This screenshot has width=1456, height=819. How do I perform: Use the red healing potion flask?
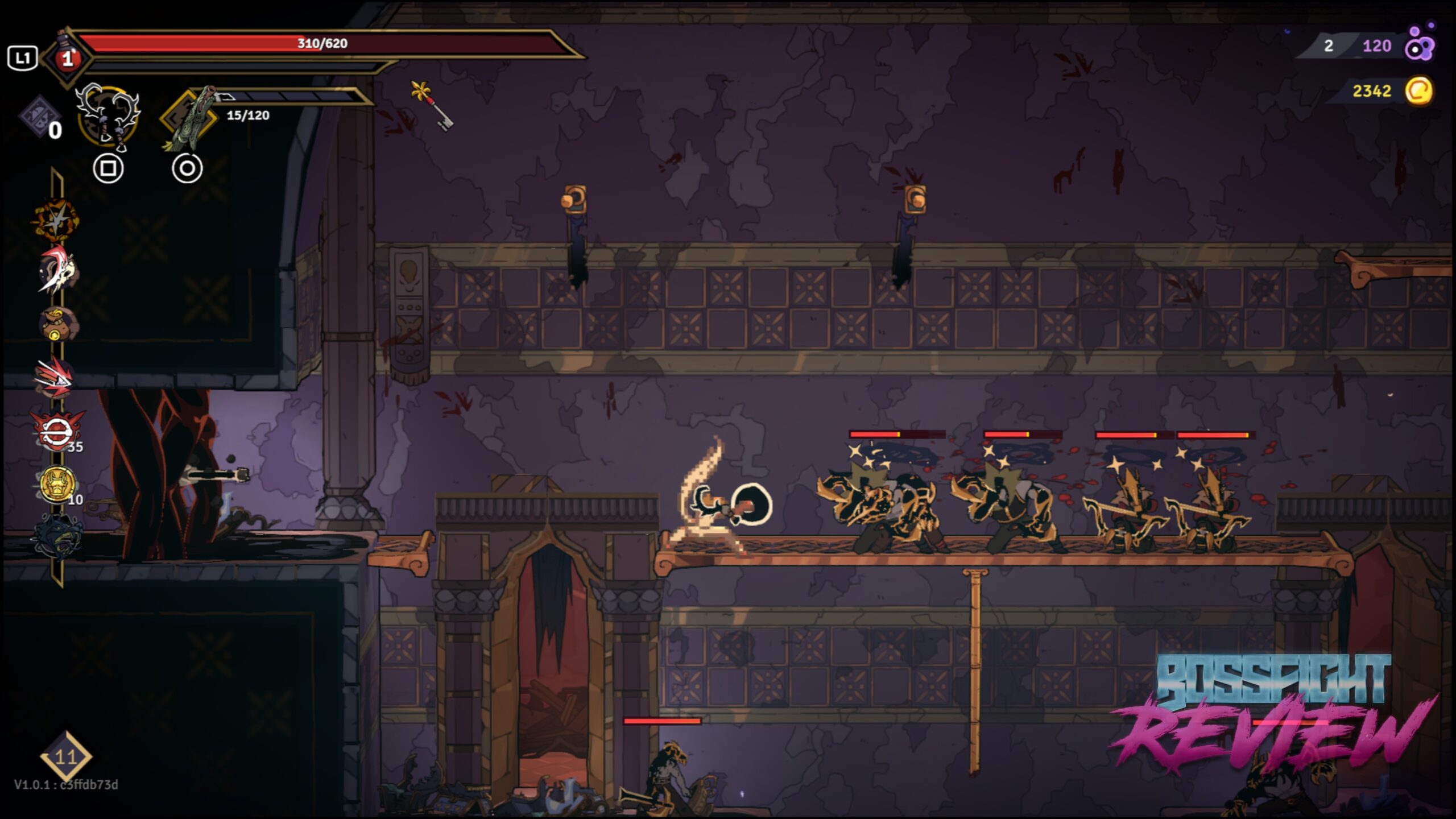tap(68, 57)
